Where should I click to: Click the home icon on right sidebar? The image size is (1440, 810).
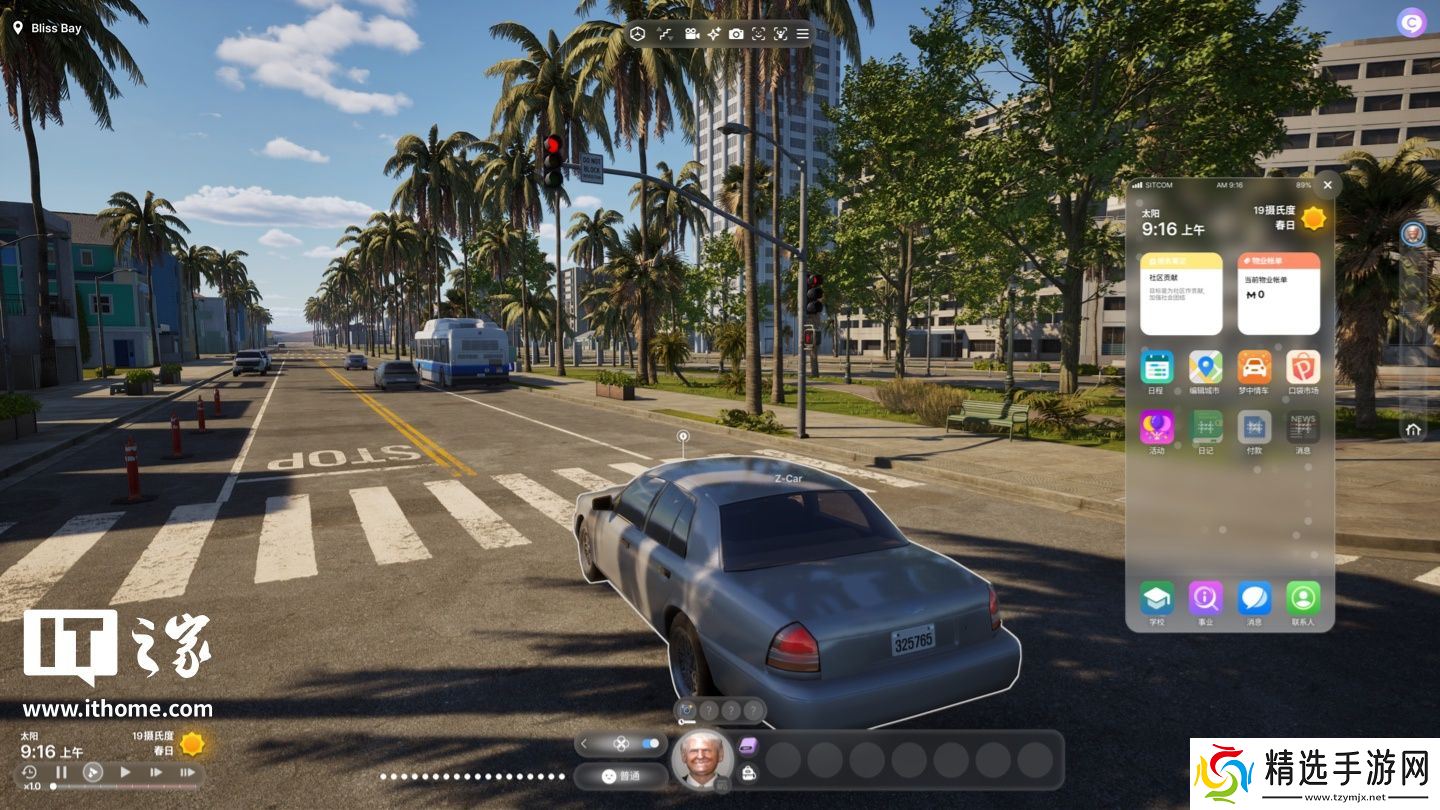[1413, 429]
